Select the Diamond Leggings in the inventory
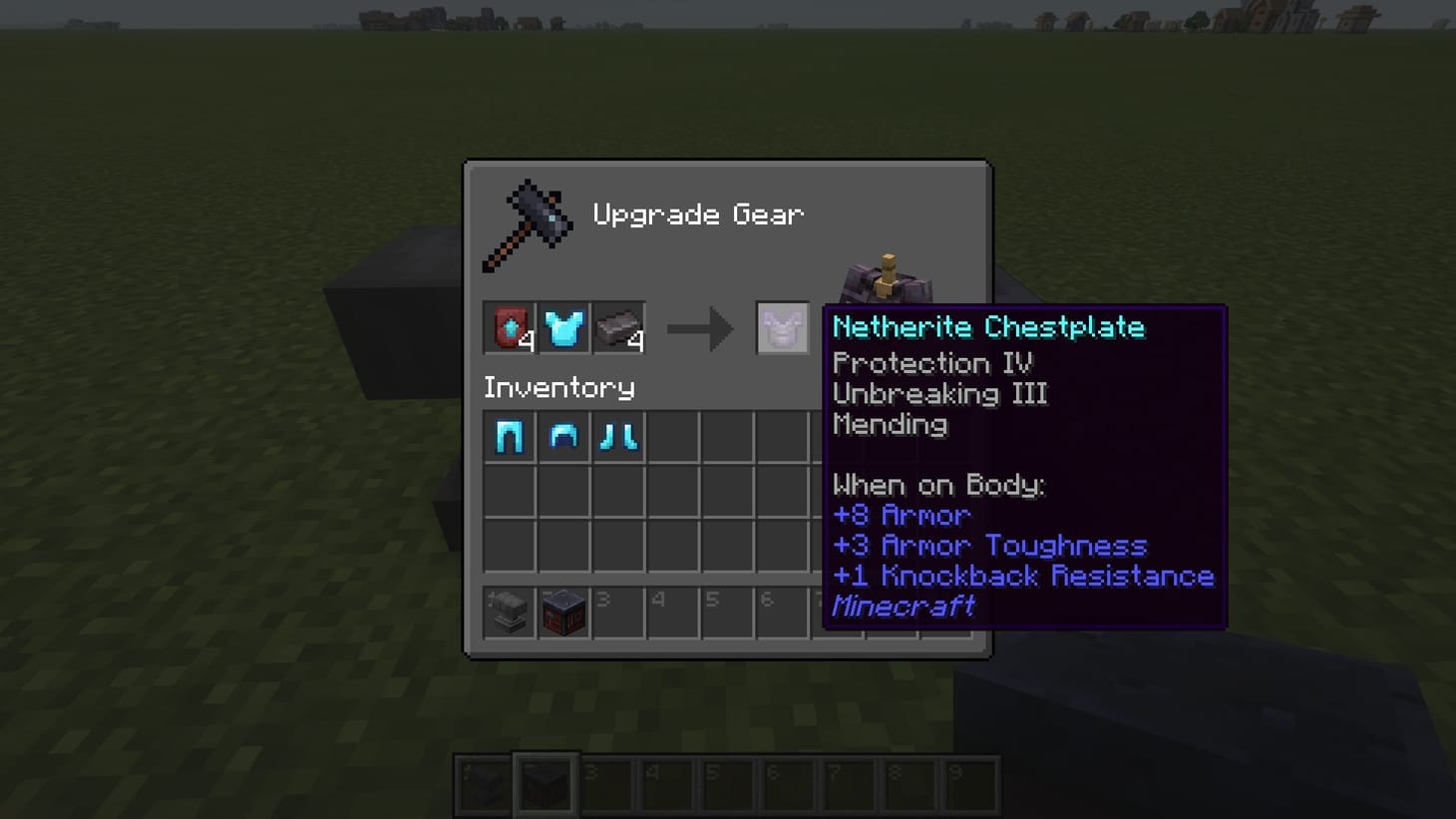Viewport: 1456px width, 819px height. tap(510, 436)
